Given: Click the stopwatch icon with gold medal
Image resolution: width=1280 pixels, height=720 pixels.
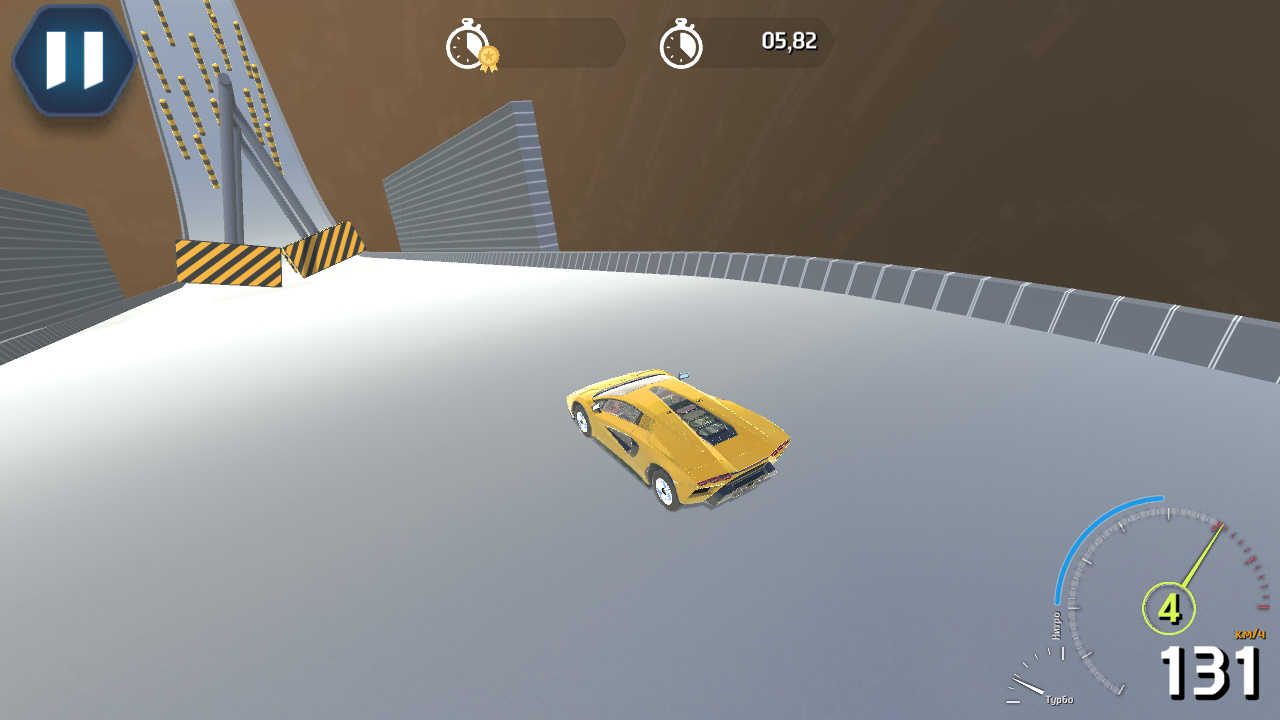Looking at the screenshot, I should 466,44.
